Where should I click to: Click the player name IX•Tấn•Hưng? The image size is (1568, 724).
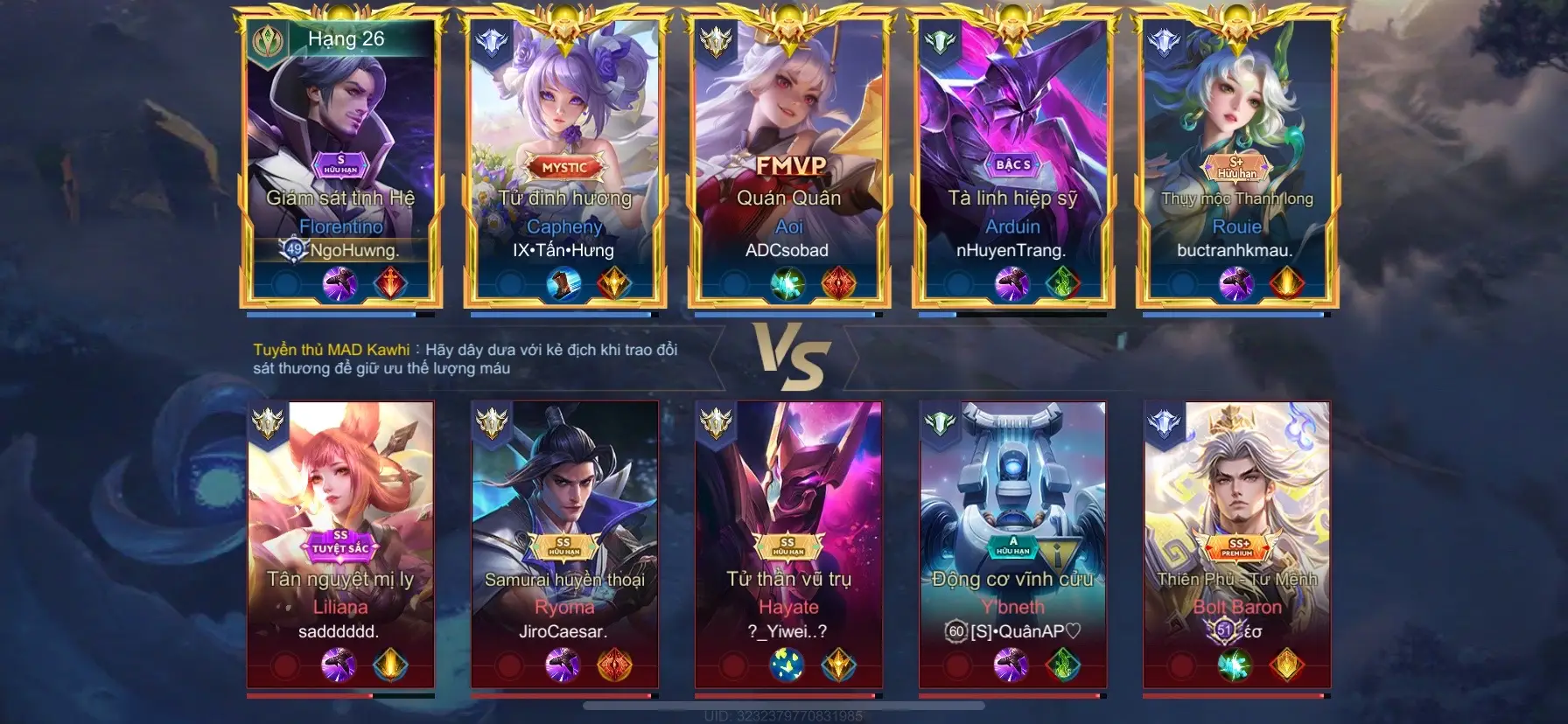pos(565,250)
